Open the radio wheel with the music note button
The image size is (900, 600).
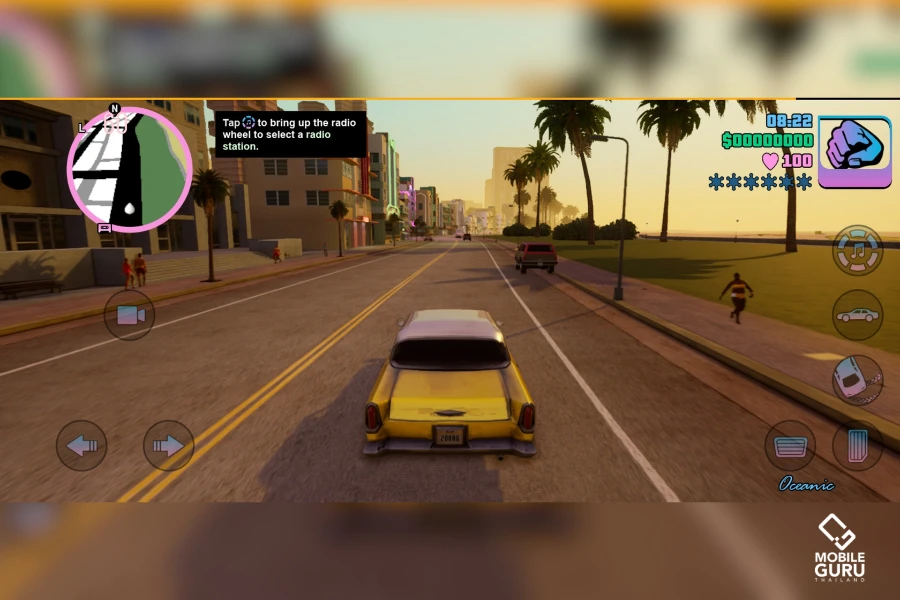click(857, 251)
